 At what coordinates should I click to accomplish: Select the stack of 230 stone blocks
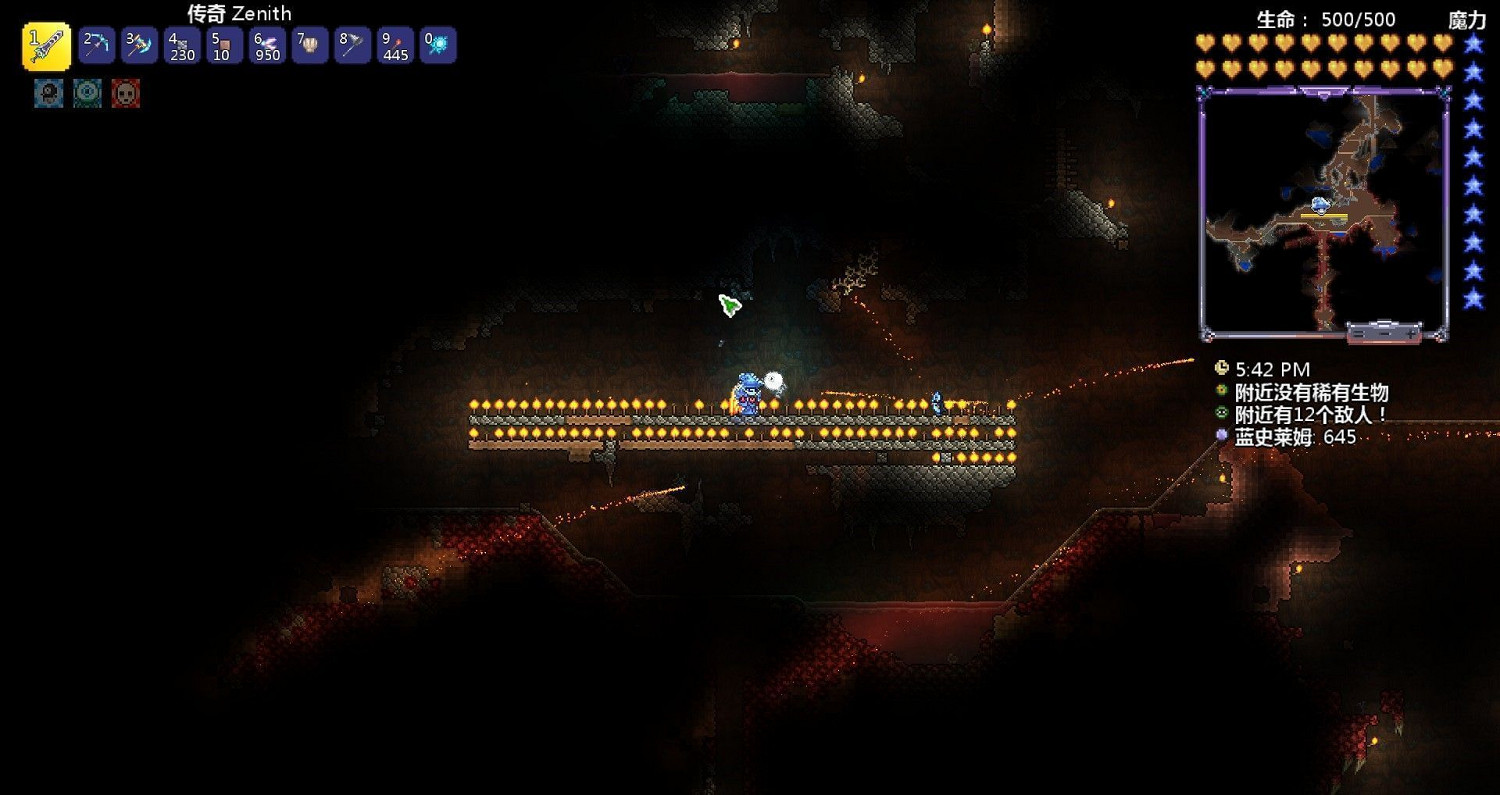(x=182, y=44)
